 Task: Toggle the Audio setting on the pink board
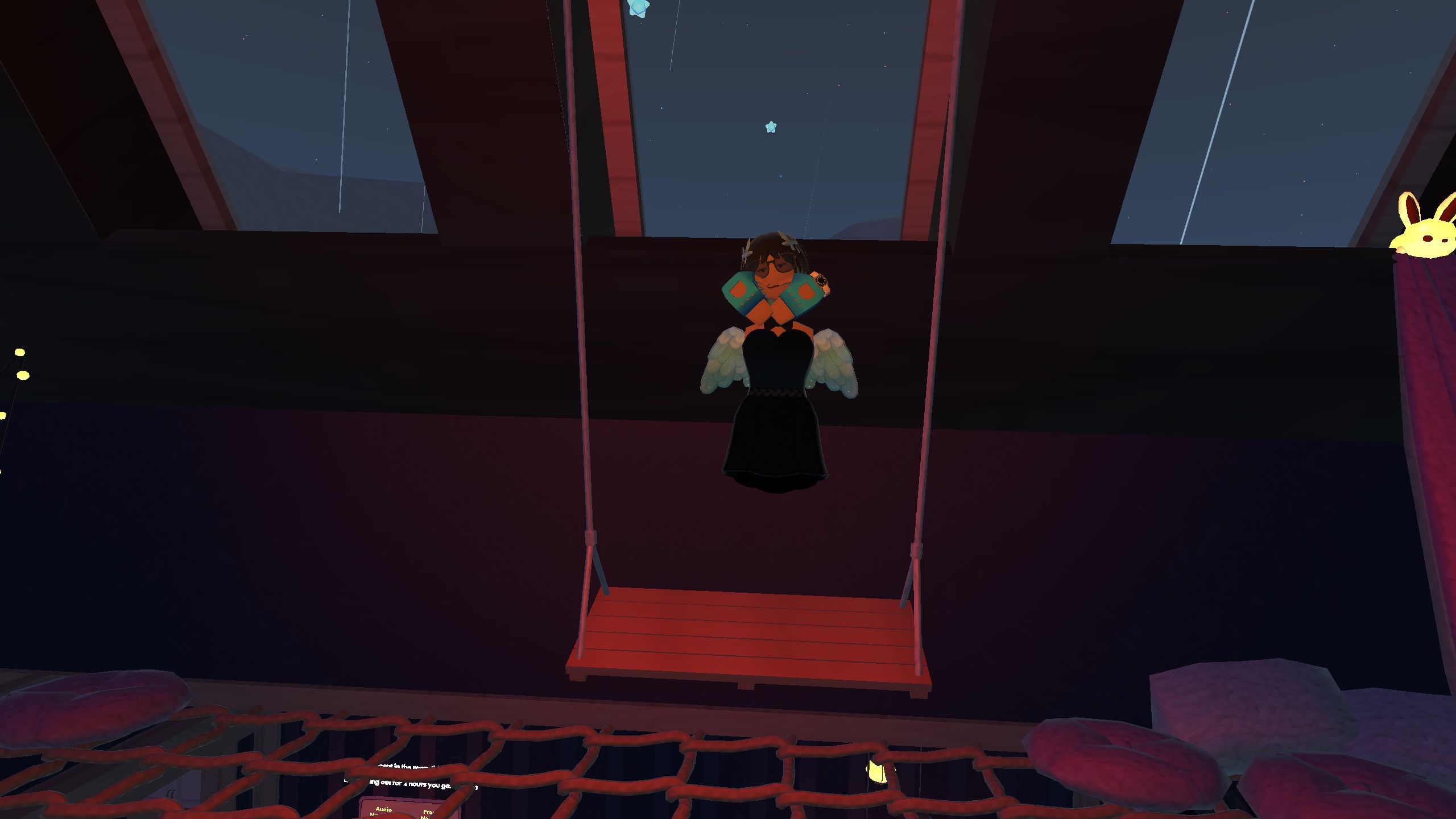pos(384,811)
